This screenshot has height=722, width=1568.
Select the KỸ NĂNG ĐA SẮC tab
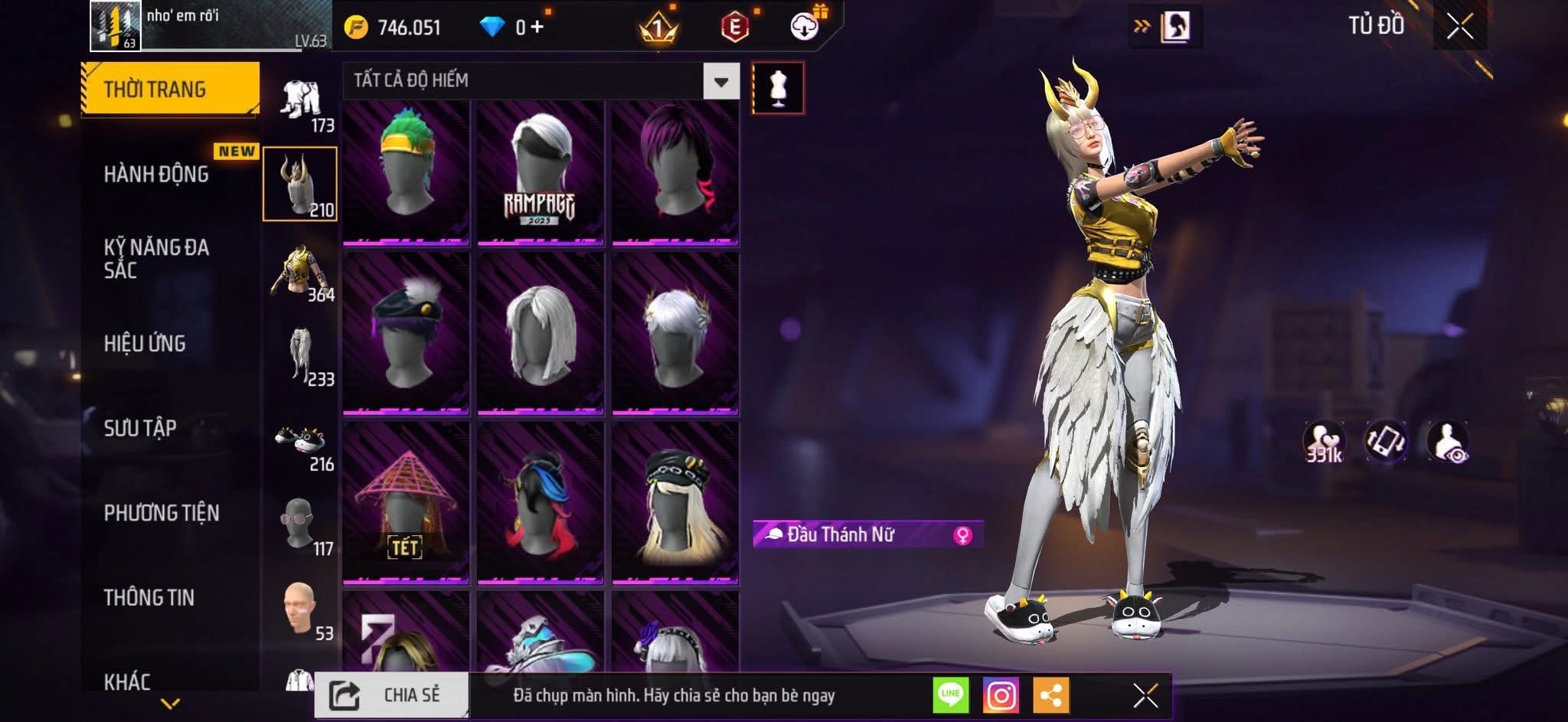(x=156, y=258)
